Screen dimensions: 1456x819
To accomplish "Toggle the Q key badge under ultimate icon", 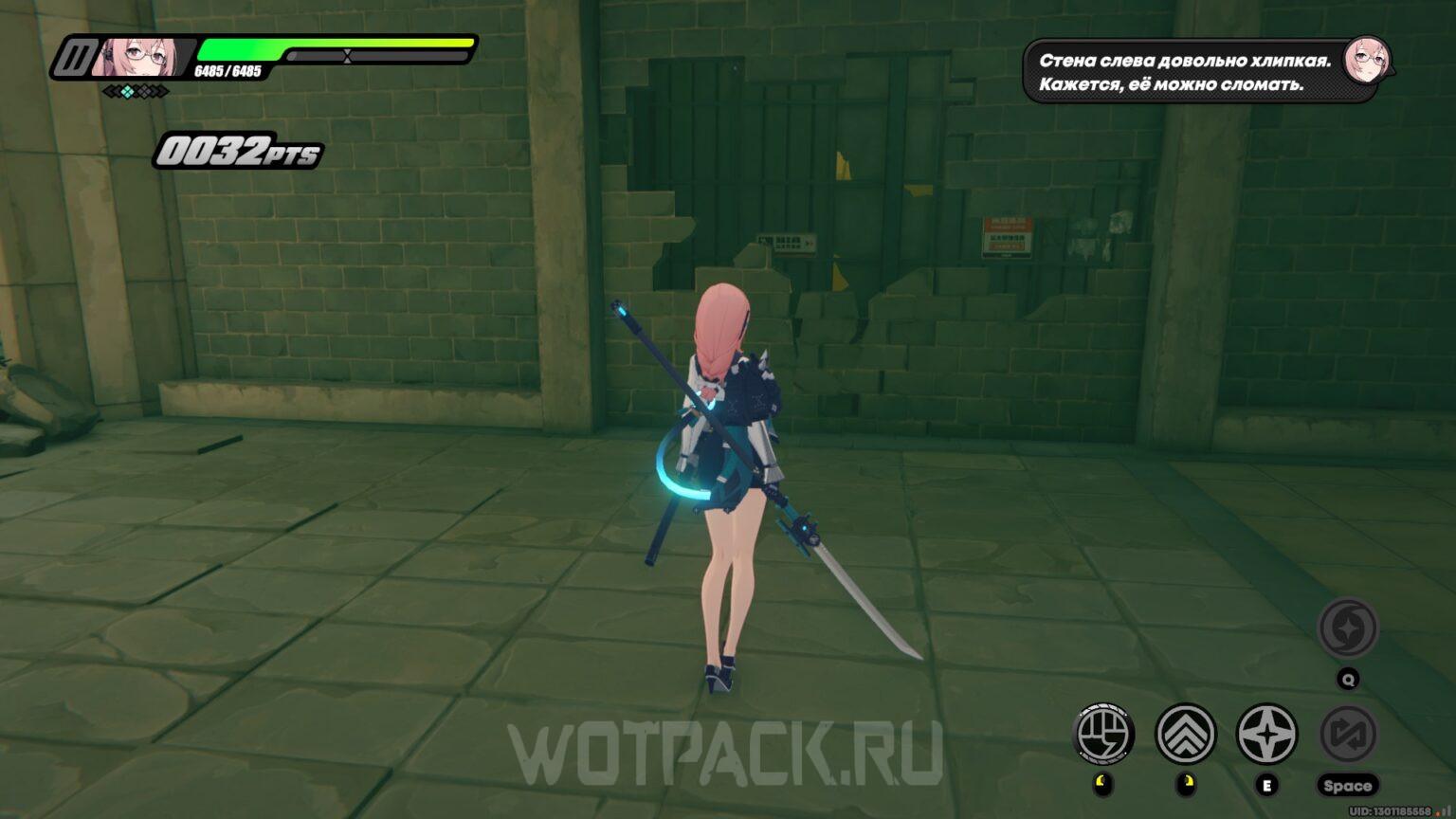I will point(1350,678).
